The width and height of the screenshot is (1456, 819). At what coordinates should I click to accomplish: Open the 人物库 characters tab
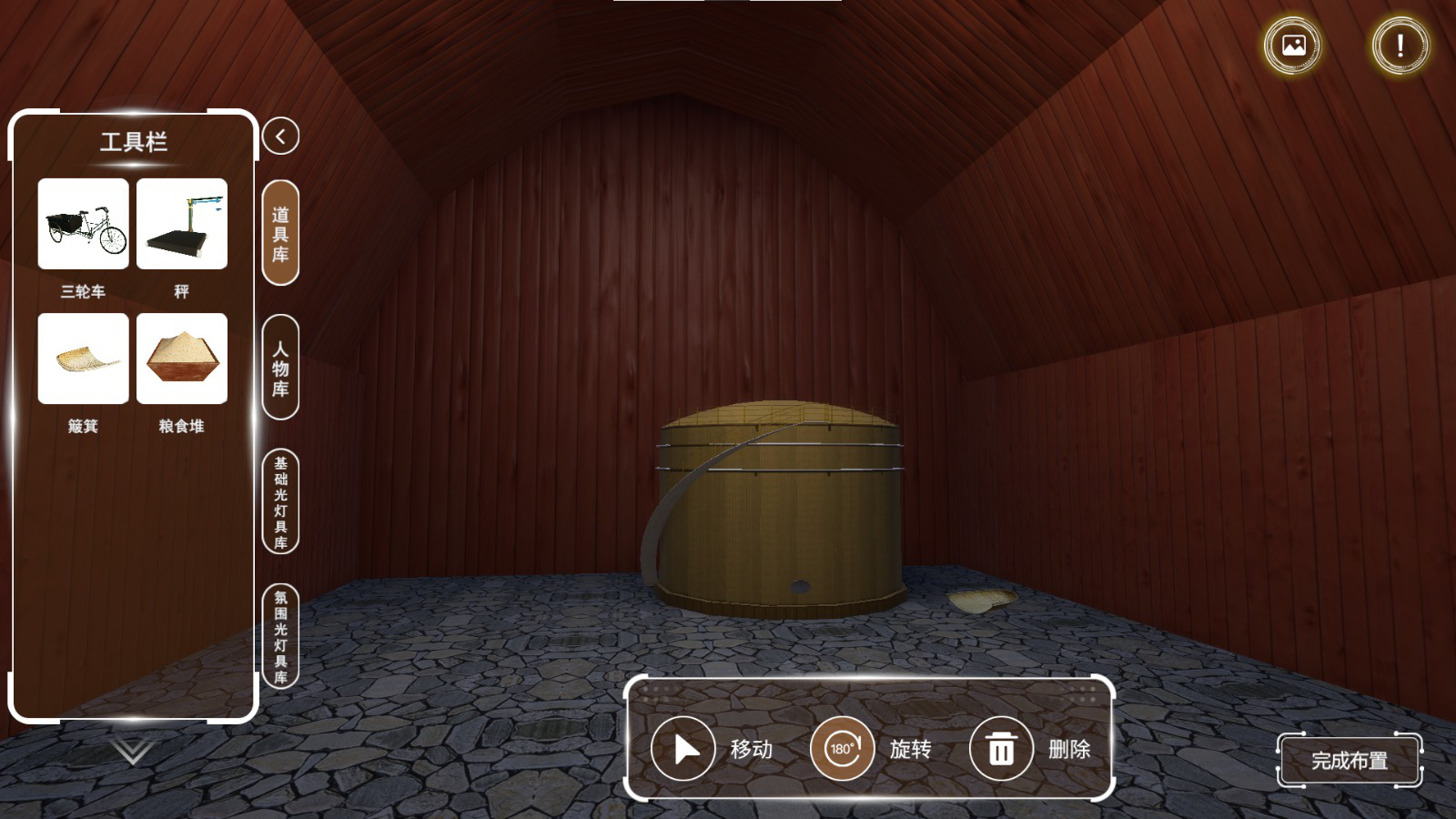tap(280, 368)
